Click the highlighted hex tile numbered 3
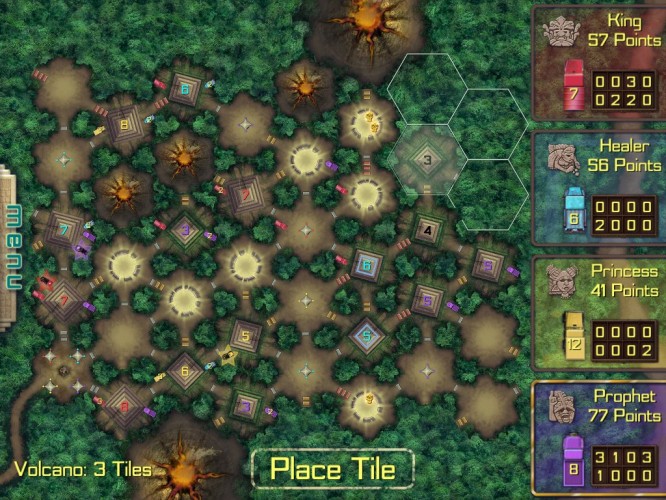This screenshot has width=666, height=500. [x=425, y=158]
